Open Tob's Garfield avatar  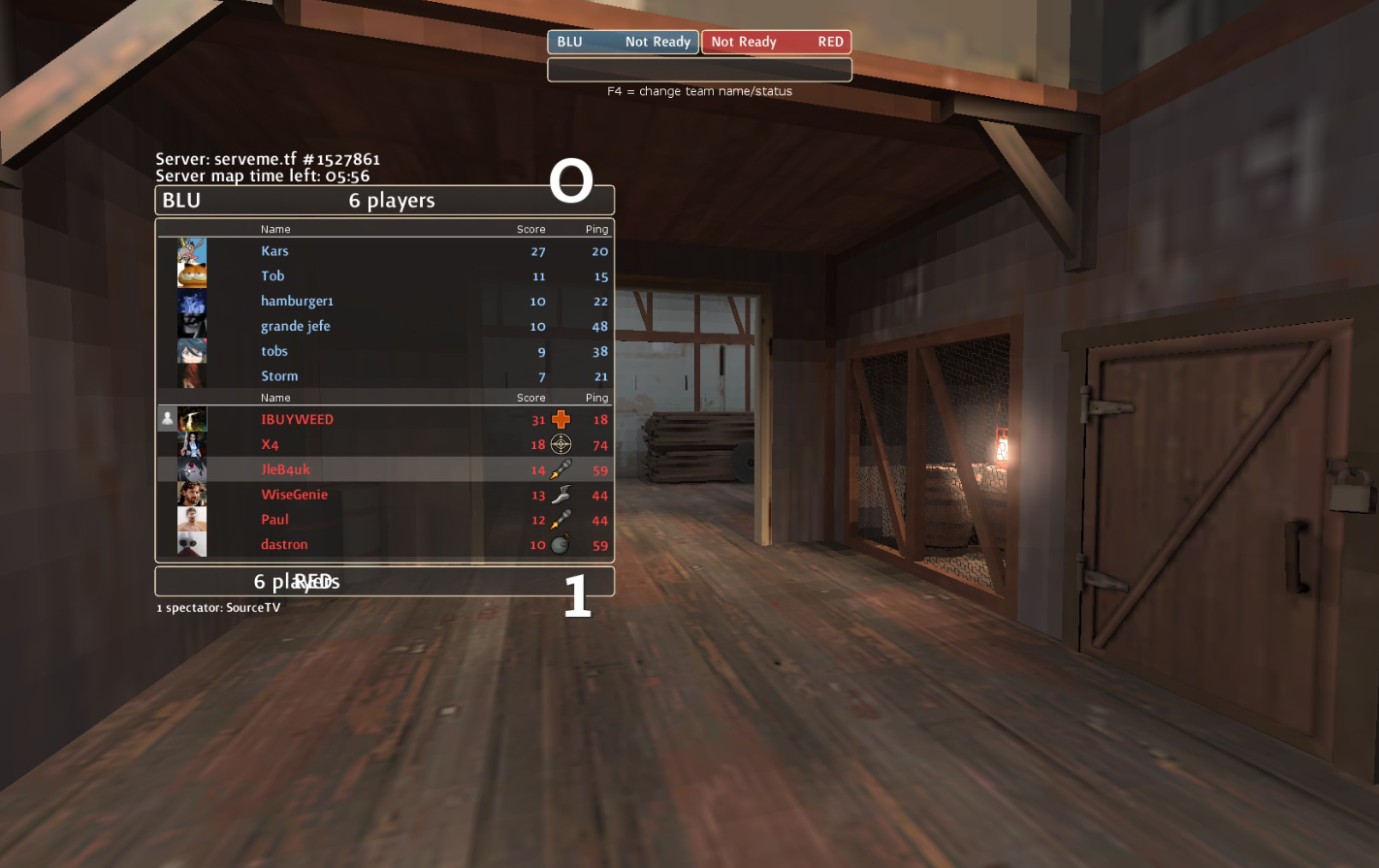pyautogui.click(x=192, y=276)
